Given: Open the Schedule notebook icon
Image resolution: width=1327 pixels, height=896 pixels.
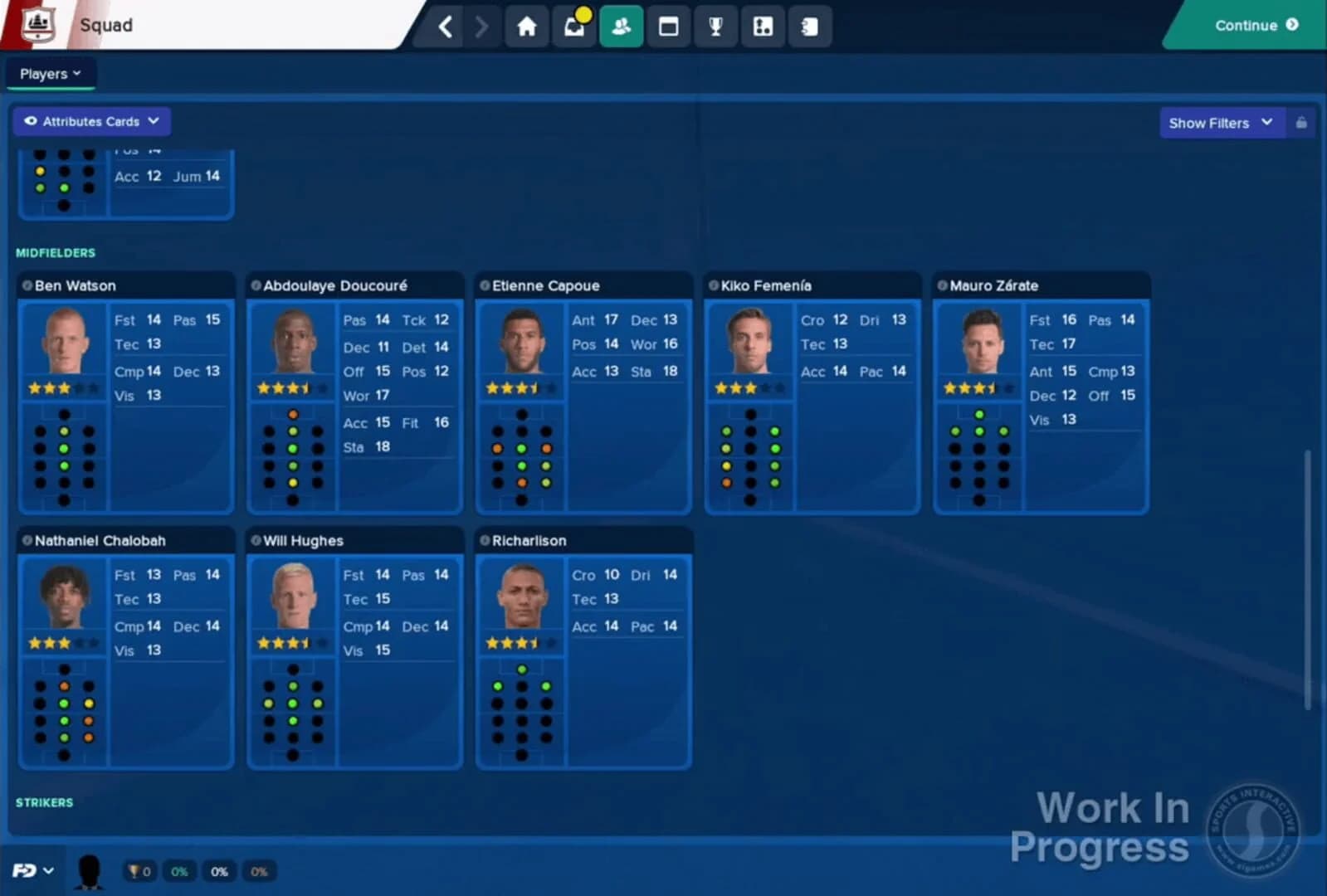Looking at the screenshot, I should pos(809,26).
